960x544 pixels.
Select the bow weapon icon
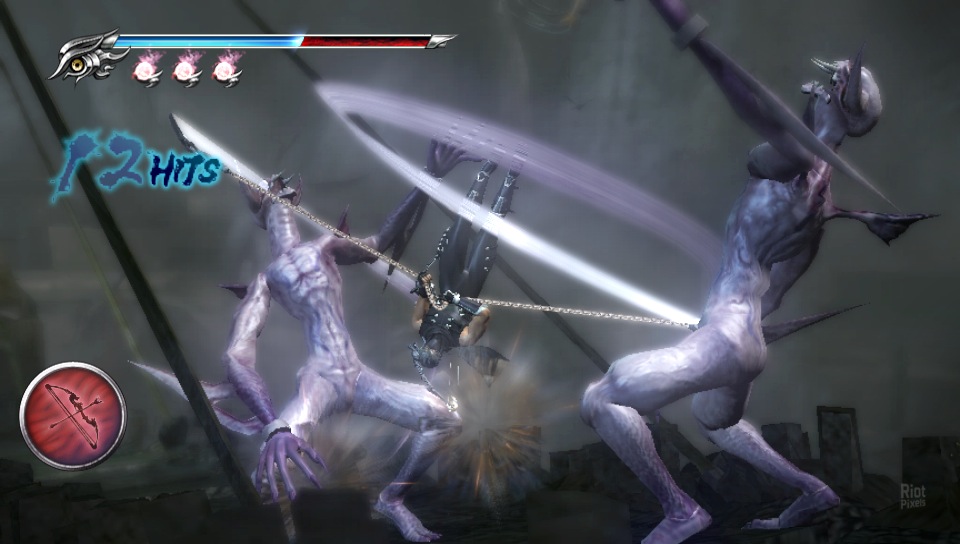pos(73,415)
